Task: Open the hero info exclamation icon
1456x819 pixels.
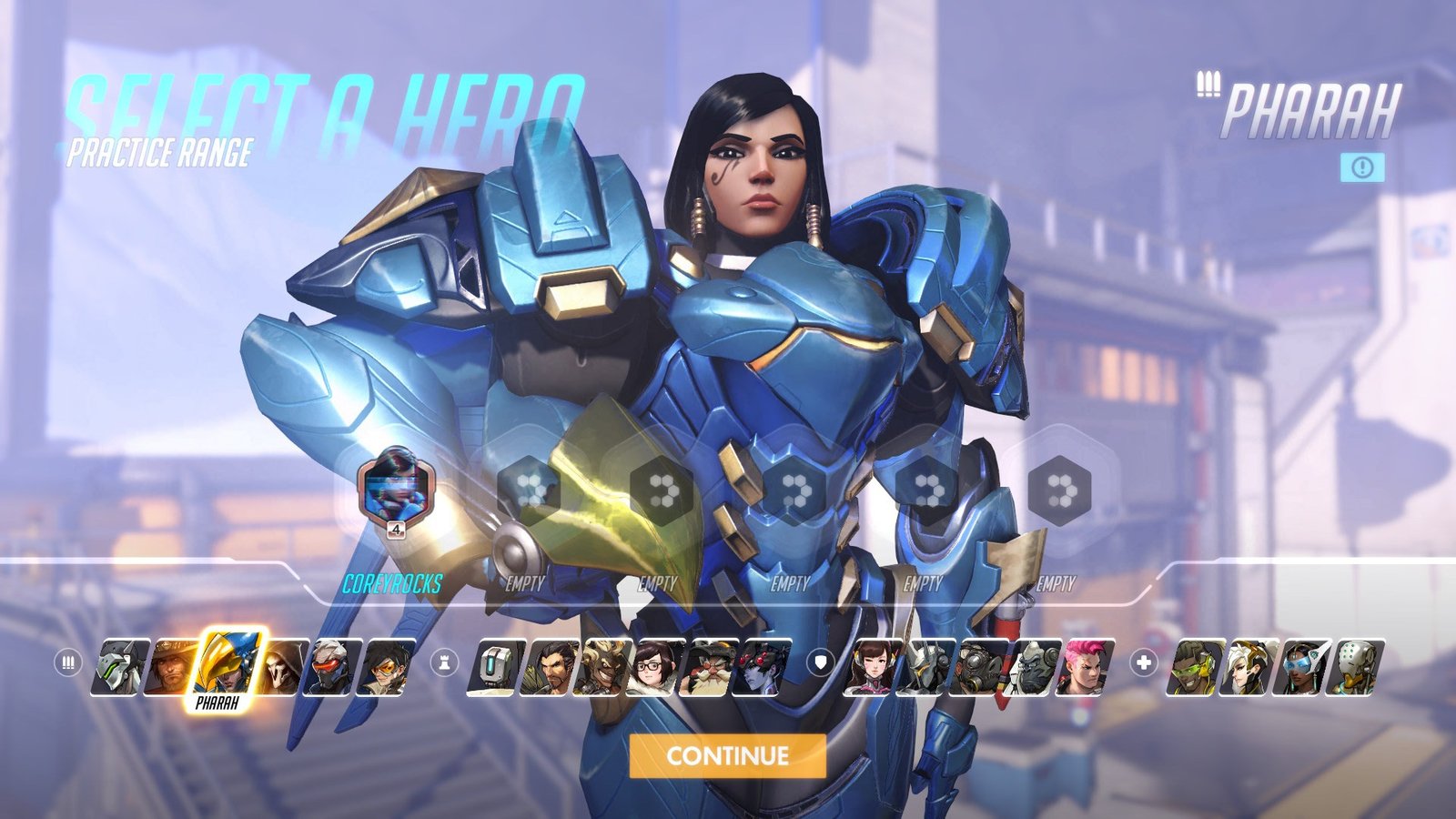Action: click(1362, 167)
